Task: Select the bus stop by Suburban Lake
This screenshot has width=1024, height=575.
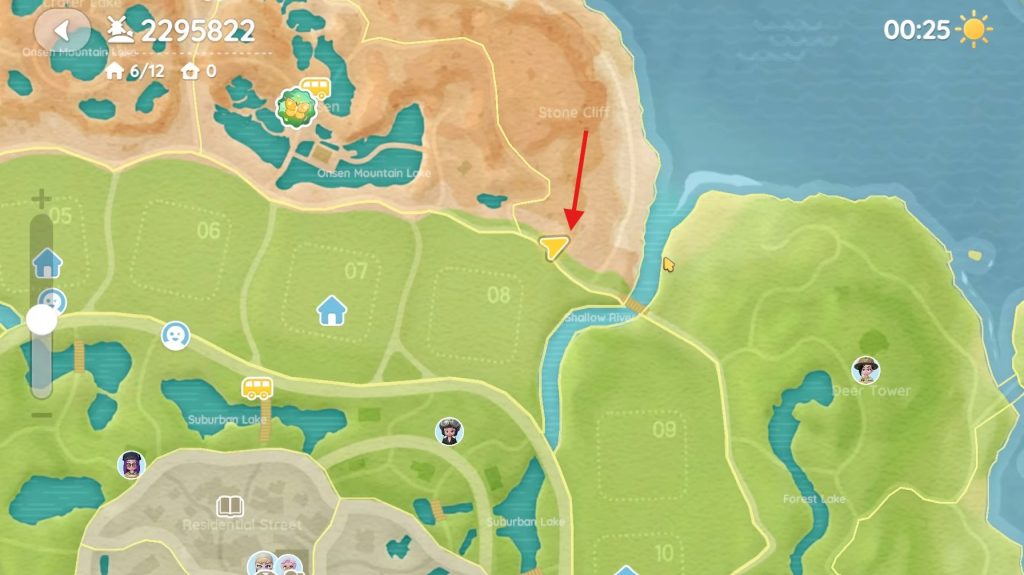Action: [x=257, y=387]
